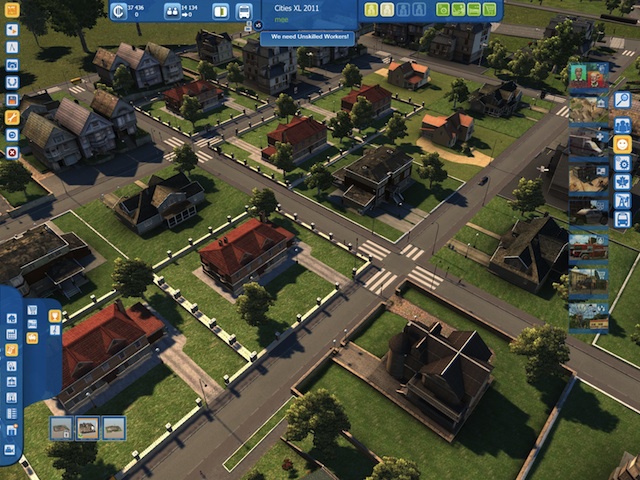Toggle the smiley face satisfaction filter
Viewport: 640px width, 480px height.
tap(622, 144)
